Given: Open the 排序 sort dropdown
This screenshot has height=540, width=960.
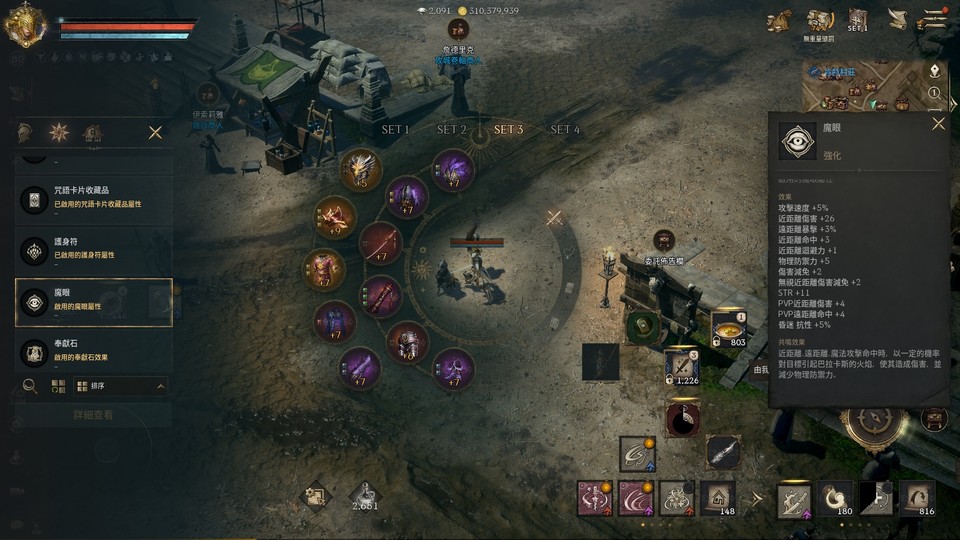Looking at the screenshot, I should pos(119,386).
